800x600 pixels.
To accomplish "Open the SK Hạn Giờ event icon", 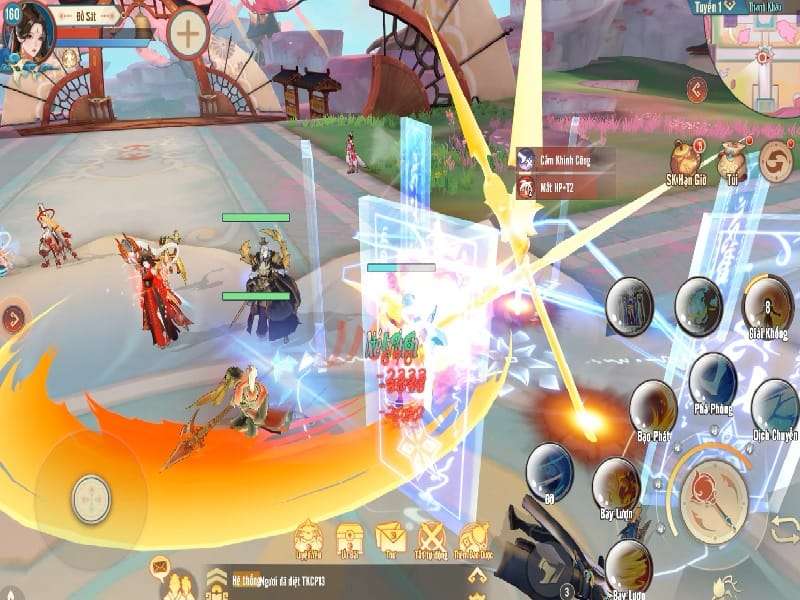I will tap(685, 156).
